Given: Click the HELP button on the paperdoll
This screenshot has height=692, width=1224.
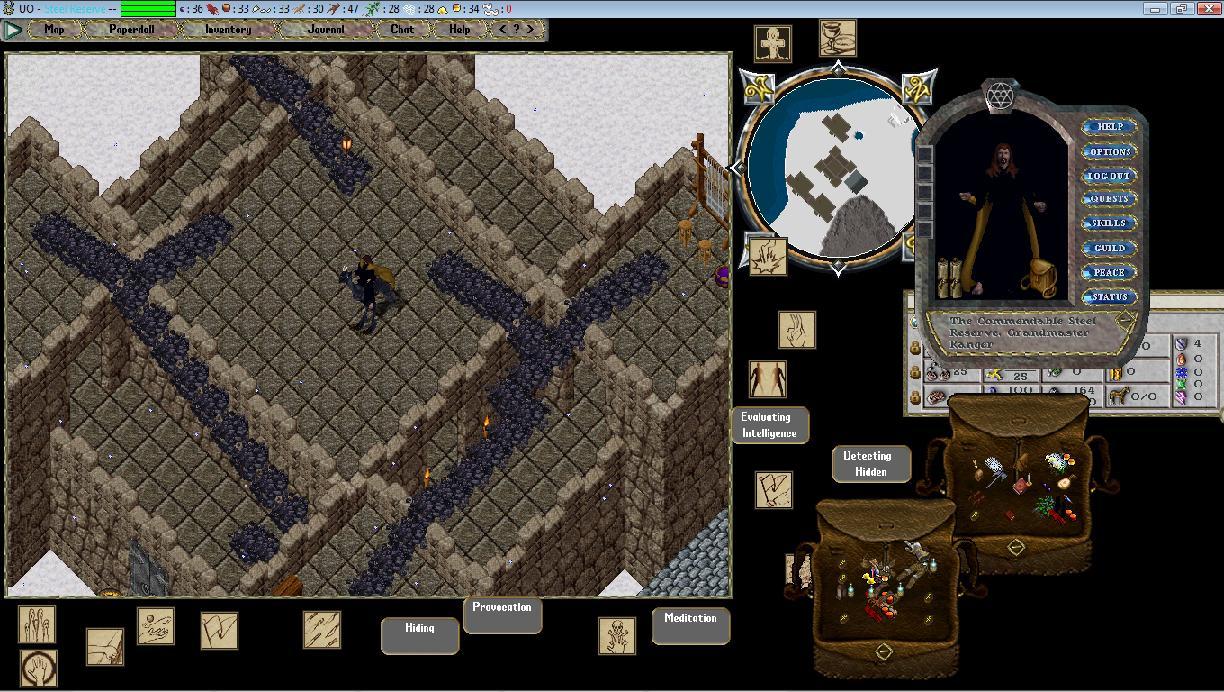Looking at the screenshot, I should coord(1109,127).
